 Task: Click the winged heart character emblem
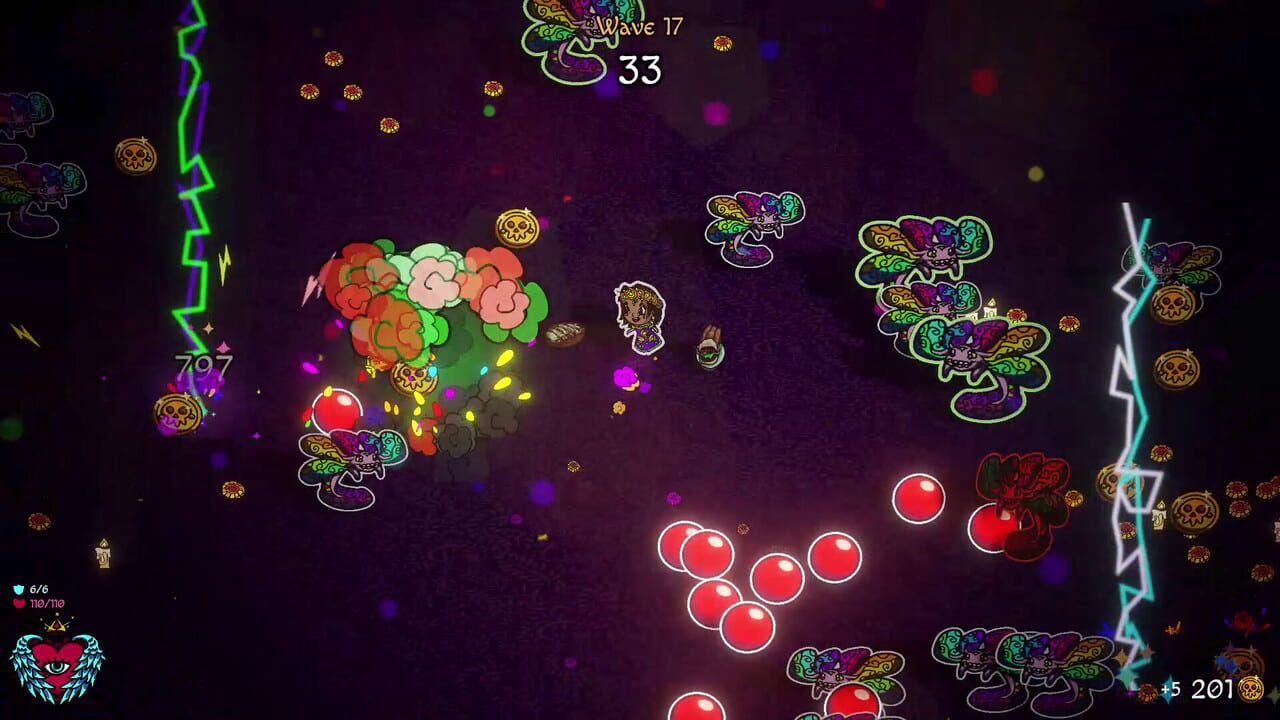(58, 665)
